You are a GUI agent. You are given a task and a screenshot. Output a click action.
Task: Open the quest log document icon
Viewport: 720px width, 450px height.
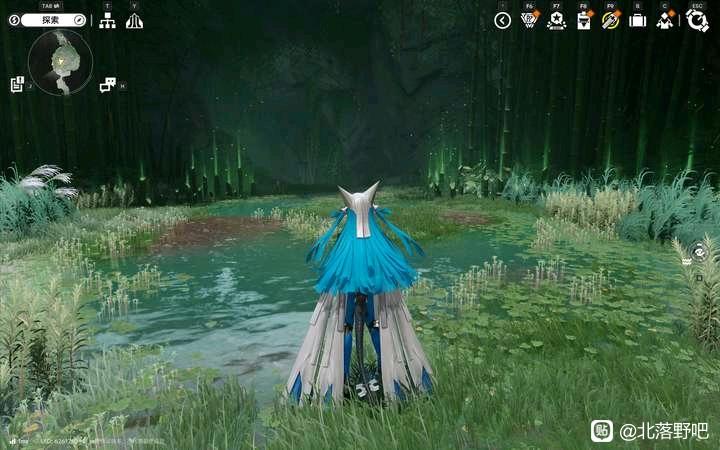point(17,84)
